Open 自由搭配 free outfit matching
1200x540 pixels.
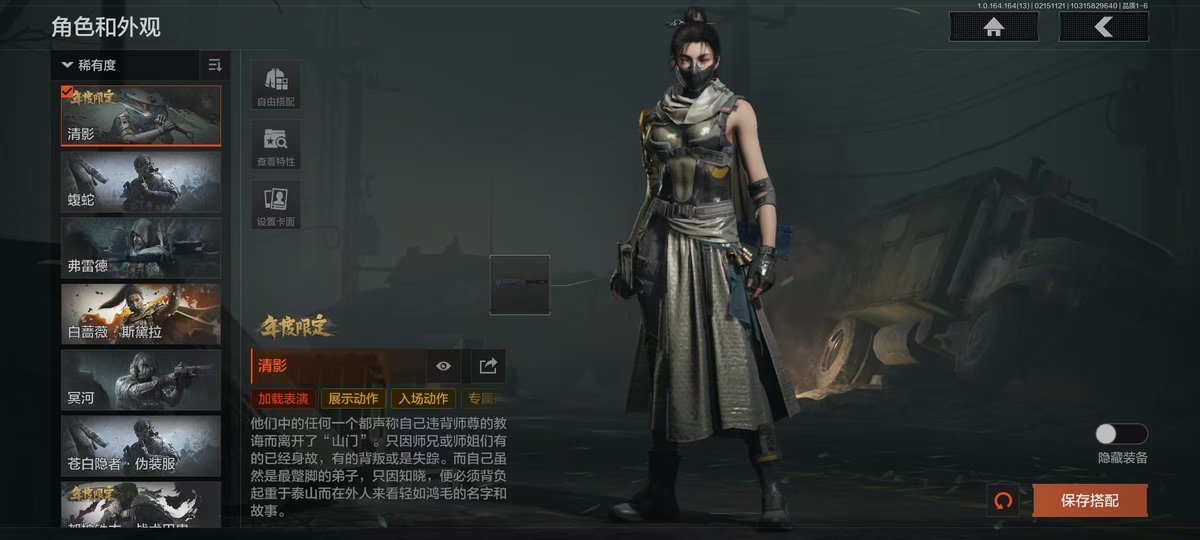coord(275,84)
